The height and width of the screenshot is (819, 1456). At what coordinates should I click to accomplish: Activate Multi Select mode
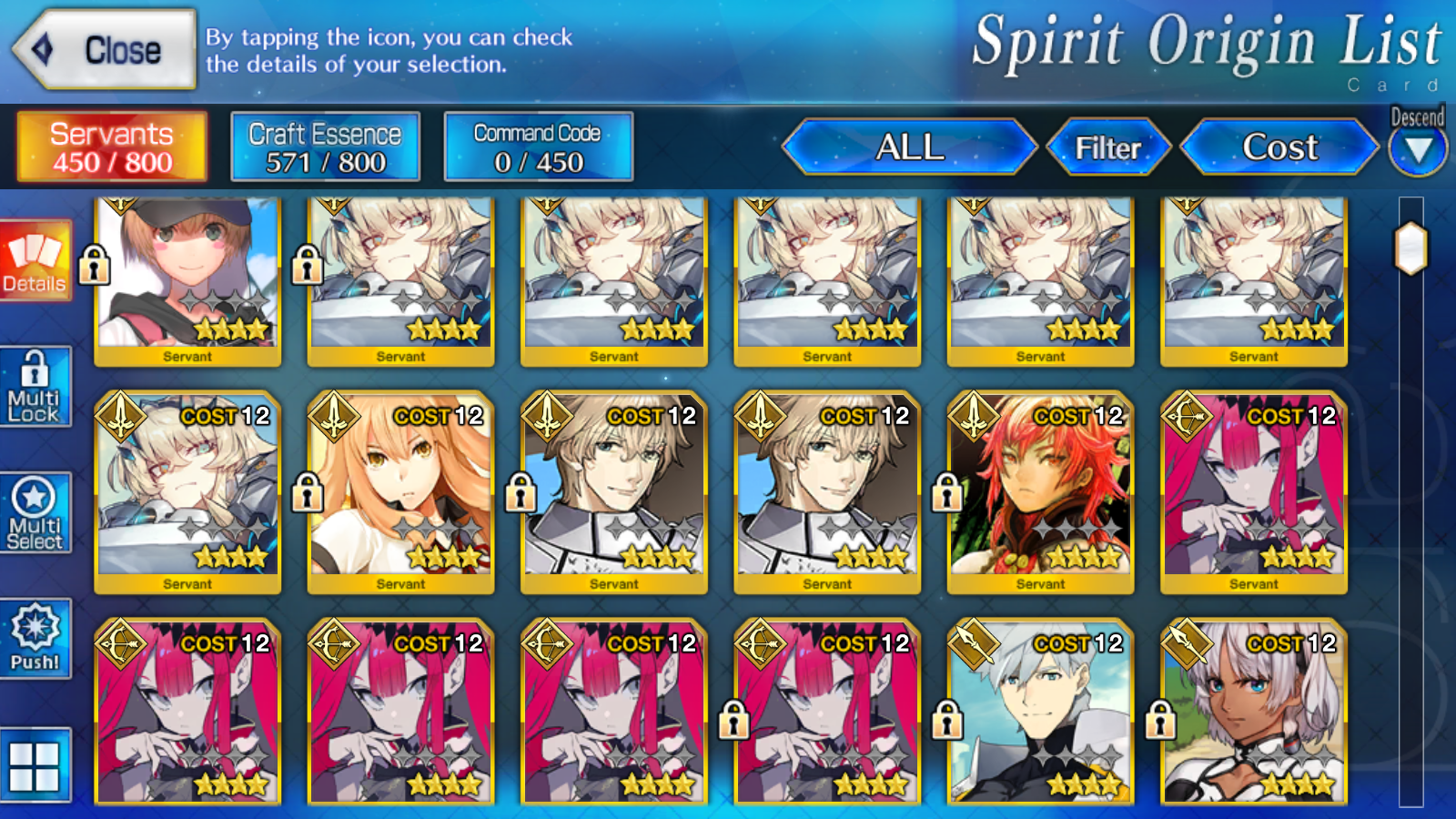(35, 514)
